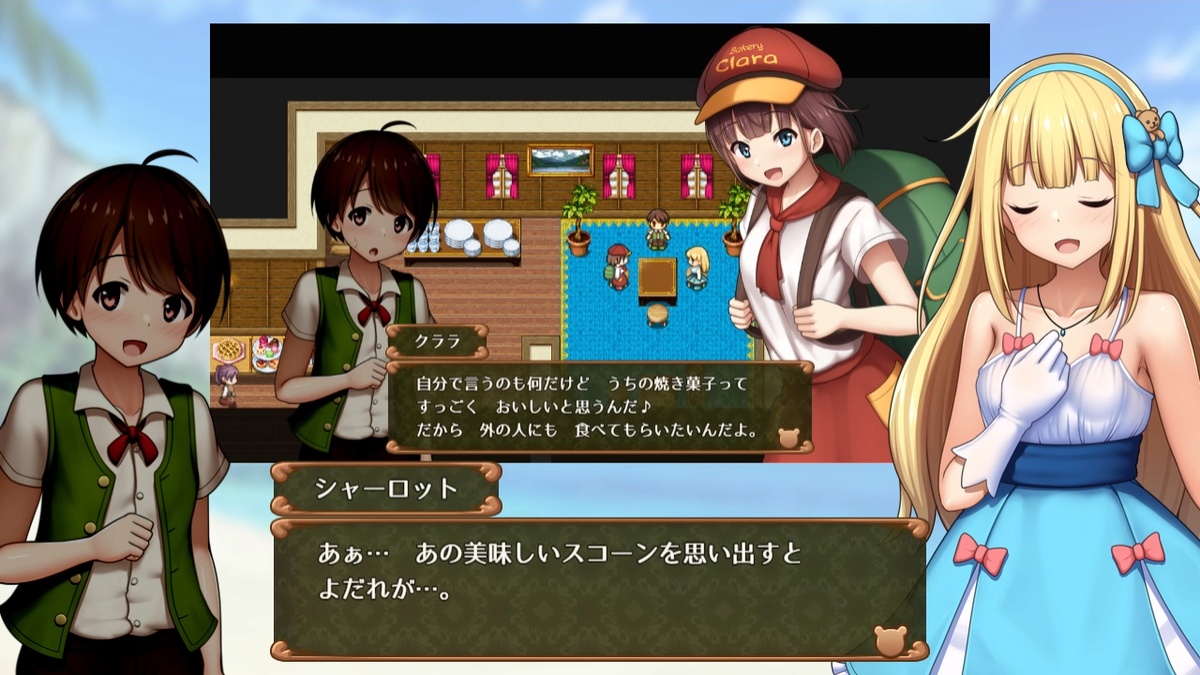Click the bear icon in Charlotte's dialogue box
1200x675 pixels.
890,641
